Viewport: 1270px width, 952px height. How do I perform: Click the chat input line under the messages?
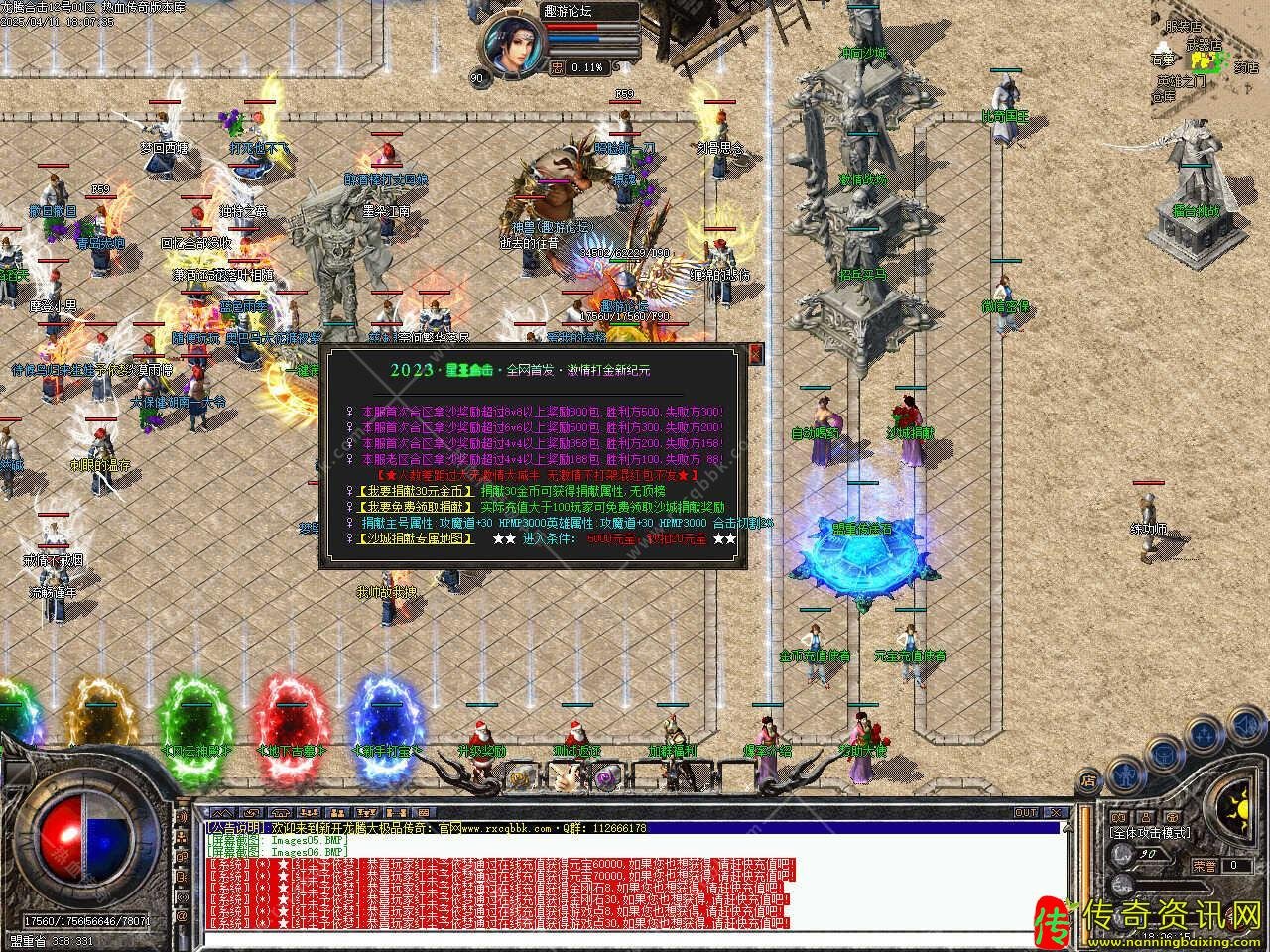coord(635,938)
